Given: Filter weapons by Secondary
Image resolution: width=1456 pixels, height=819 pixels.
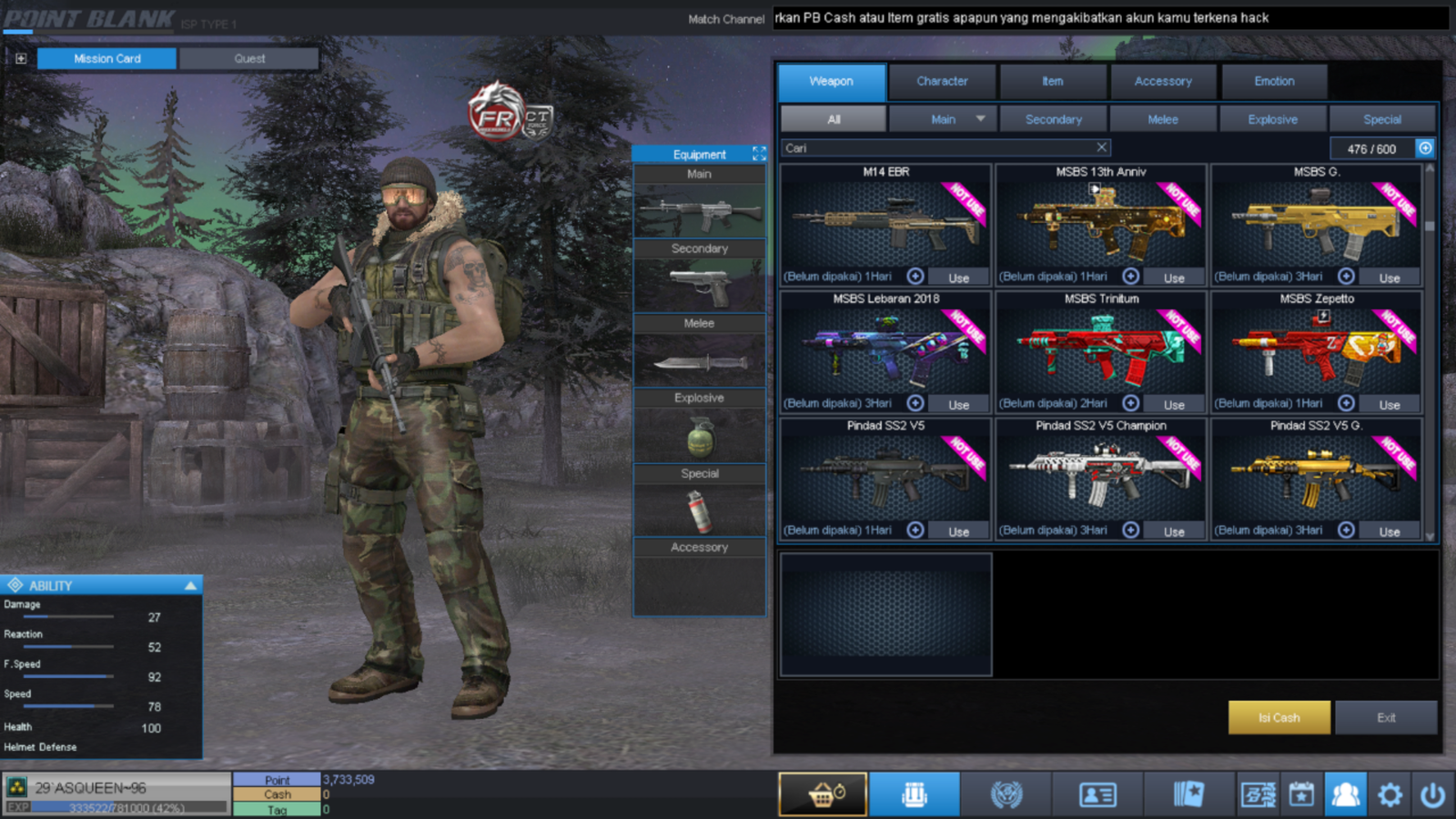Looking at the screenshot, I should click(1053, 119).
